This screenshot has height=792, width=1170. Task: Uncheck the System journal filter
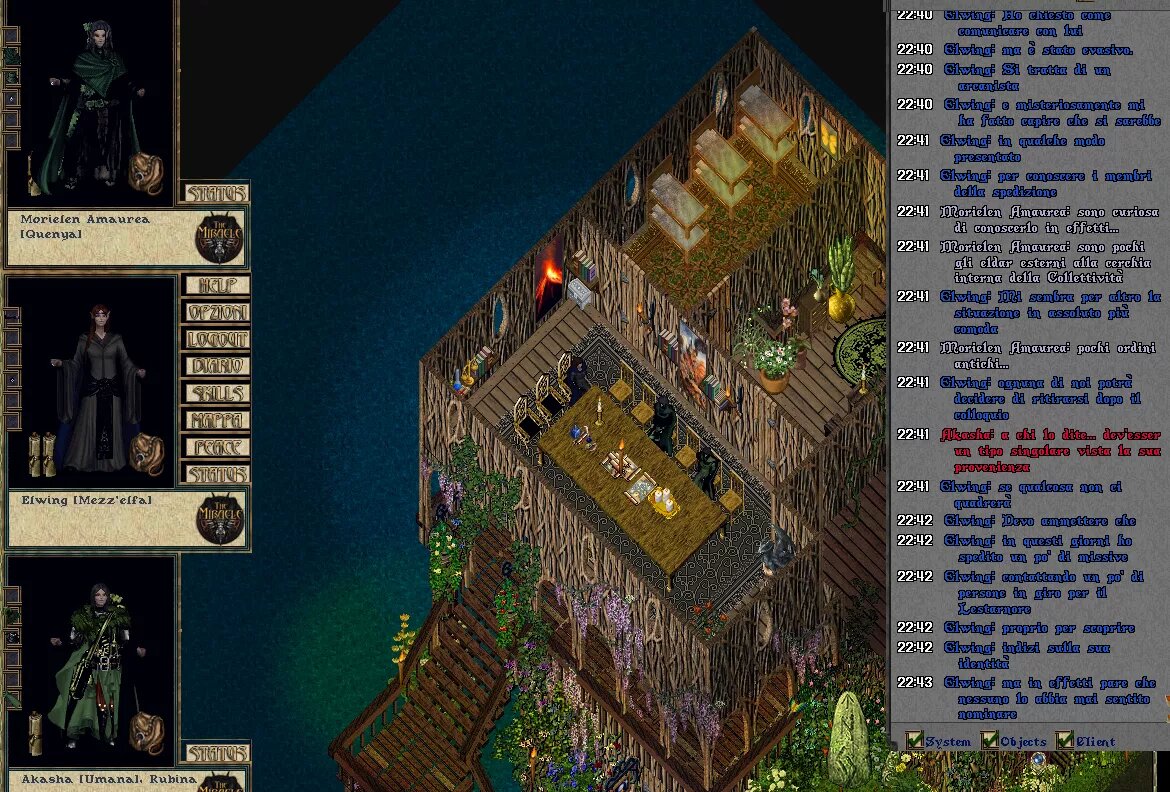[x=914, y=741]
